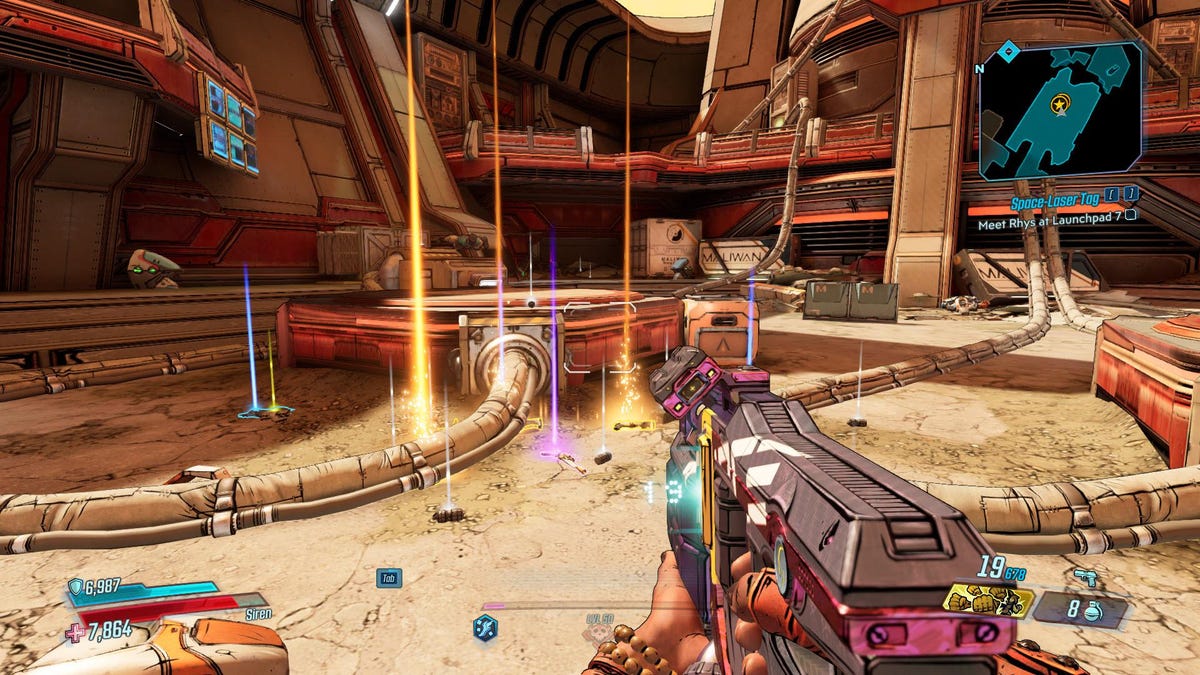Screen dimensions: 1200x675
Task: Click the pink health cross icon
Action: [x=75, y=631]
